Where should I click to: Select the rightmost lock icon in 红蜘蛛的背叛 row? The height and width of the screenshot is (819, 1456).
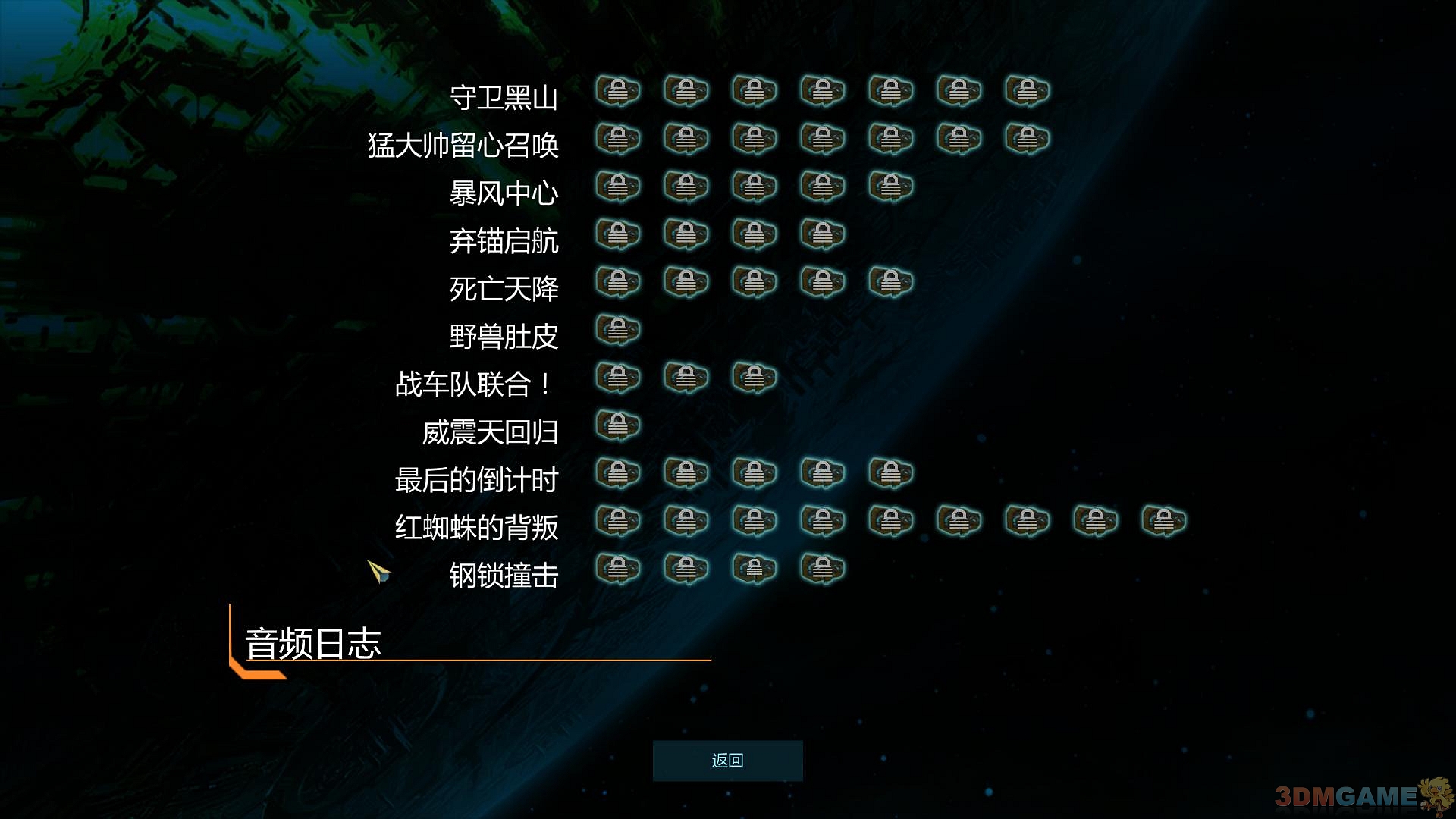[1164, 522]
